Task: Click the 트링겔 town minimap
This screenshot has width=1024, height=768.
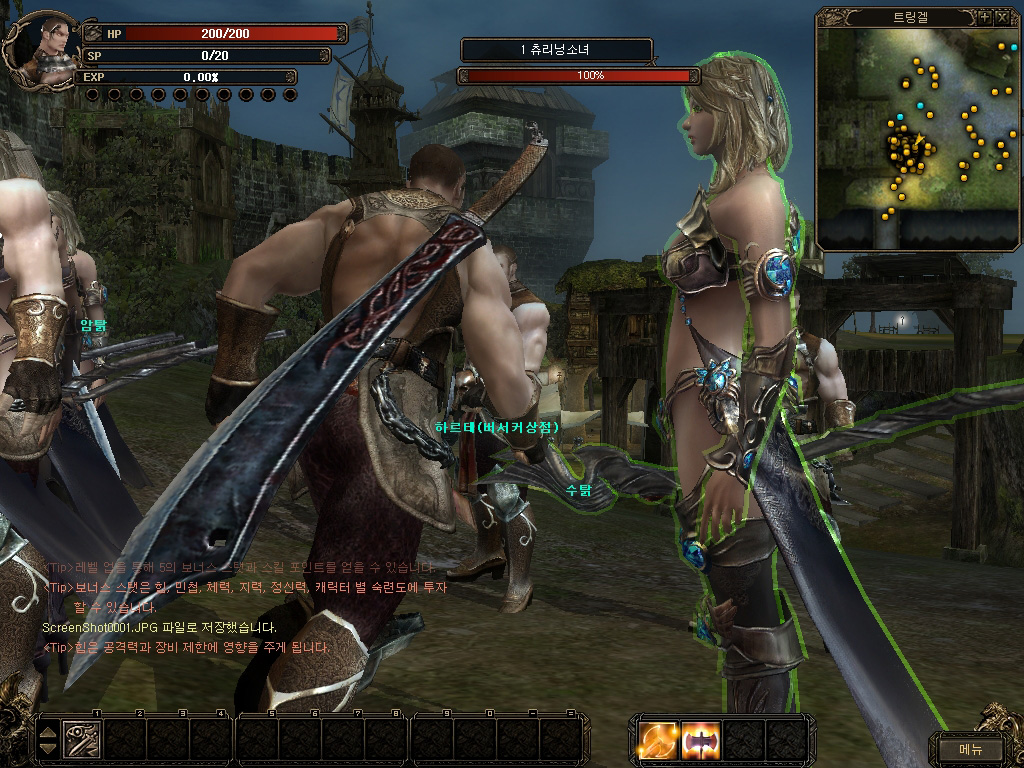Action: tap(917, 135)
